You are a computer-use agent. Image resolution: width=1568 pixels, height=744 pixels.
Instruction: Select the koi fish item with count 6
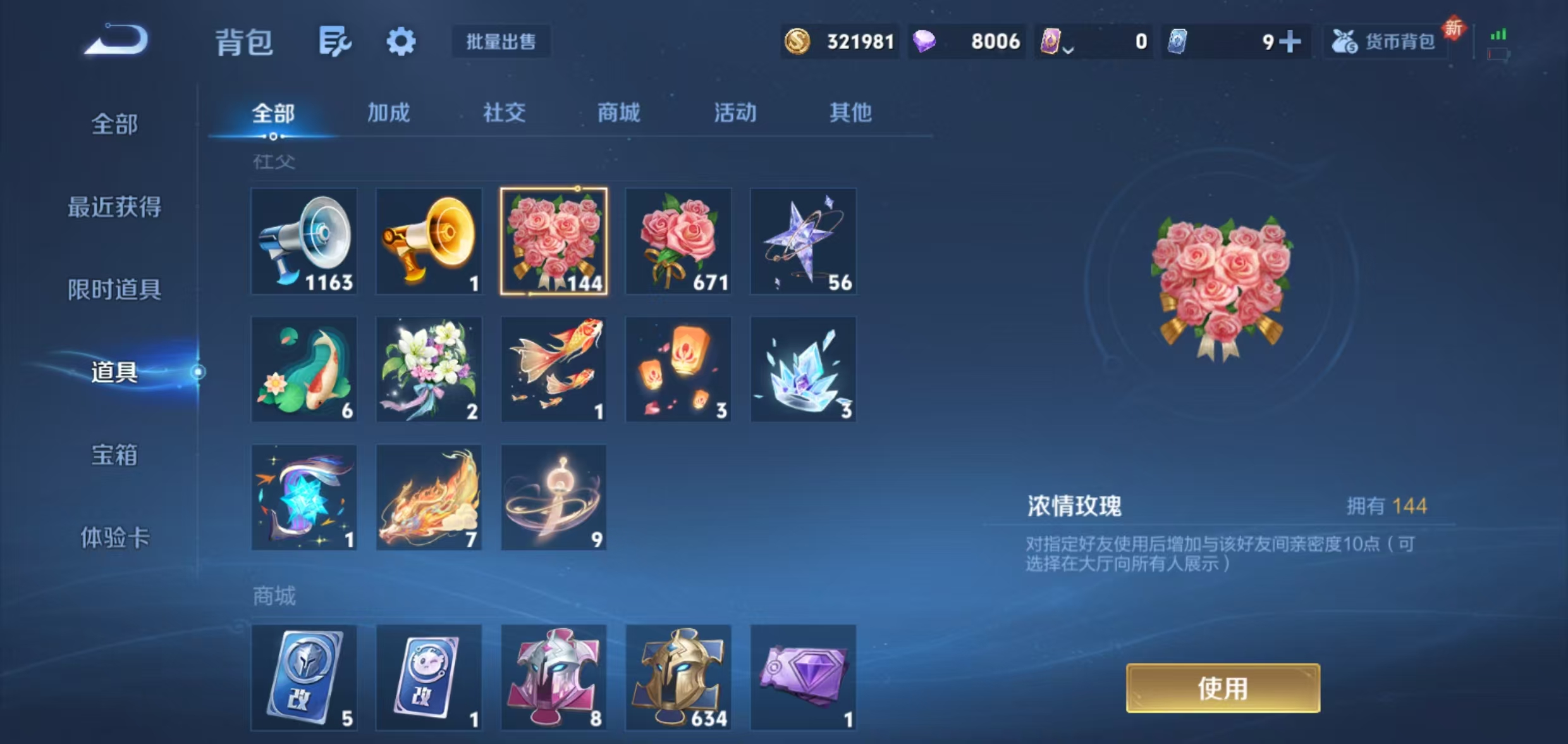tap(304, 369)
